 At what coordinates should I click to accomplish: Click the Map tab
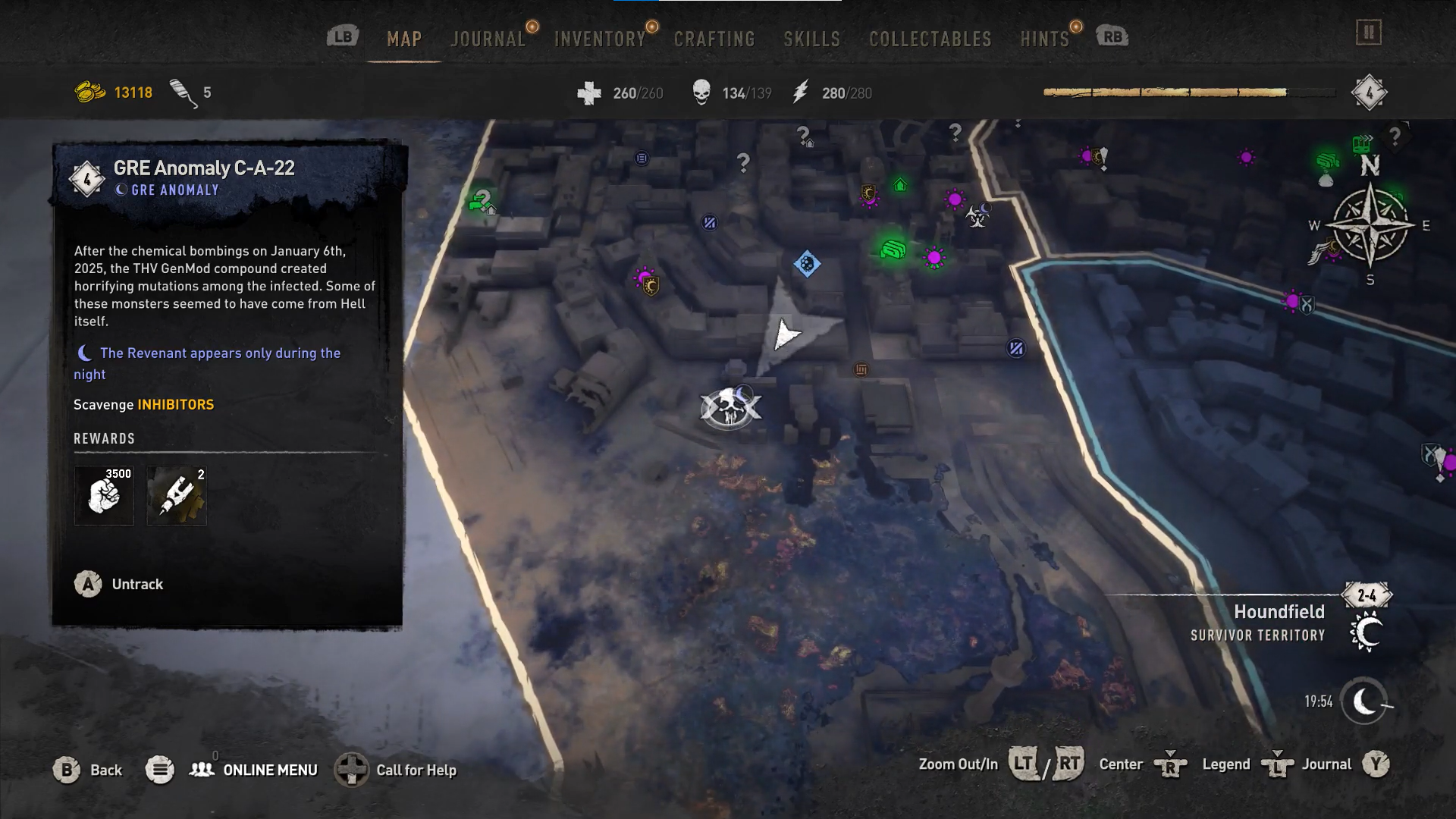coord(403,39)
